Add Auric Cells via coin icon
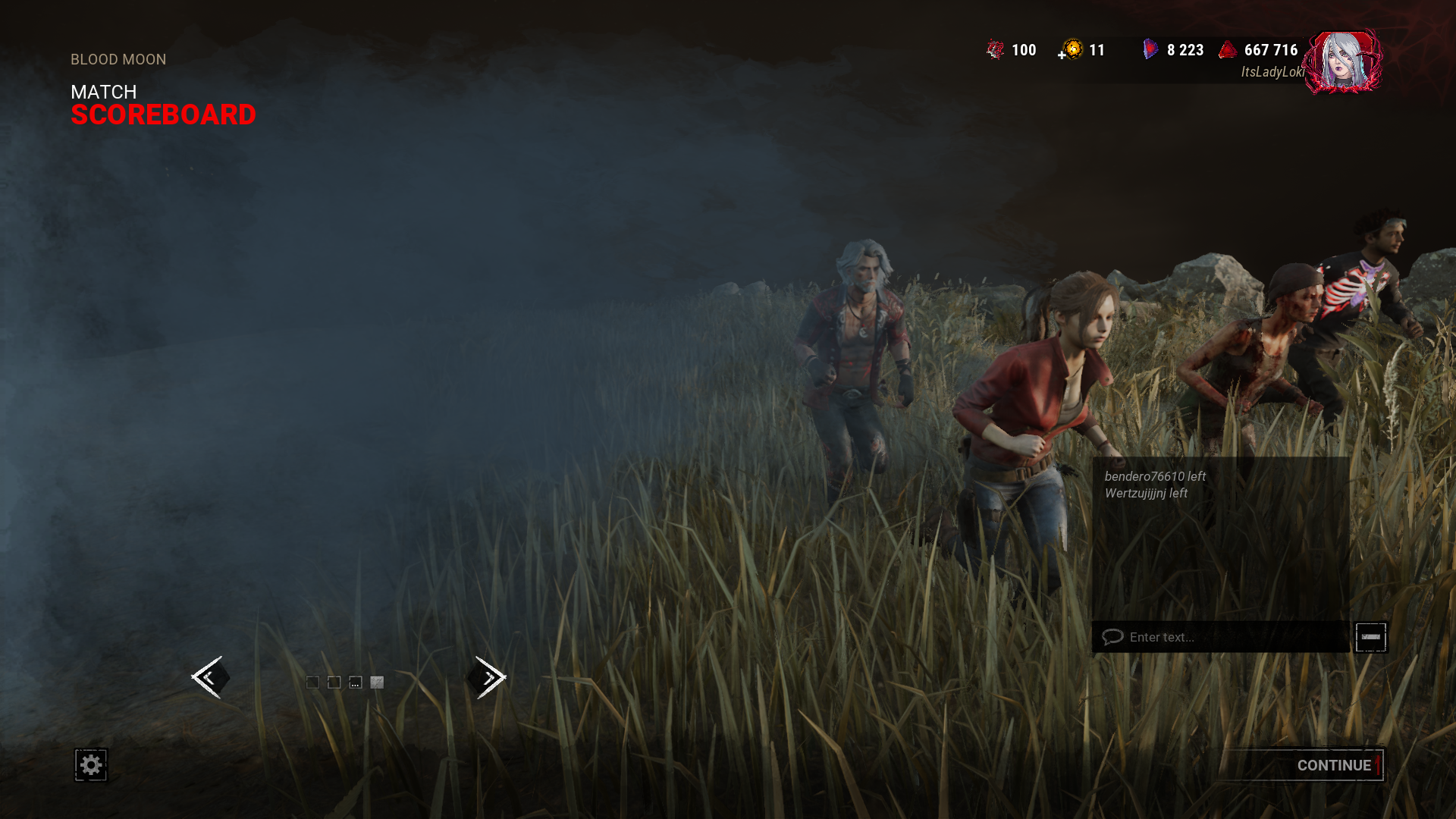This screenshot has width=1456, height=819. pos(1071,50)
